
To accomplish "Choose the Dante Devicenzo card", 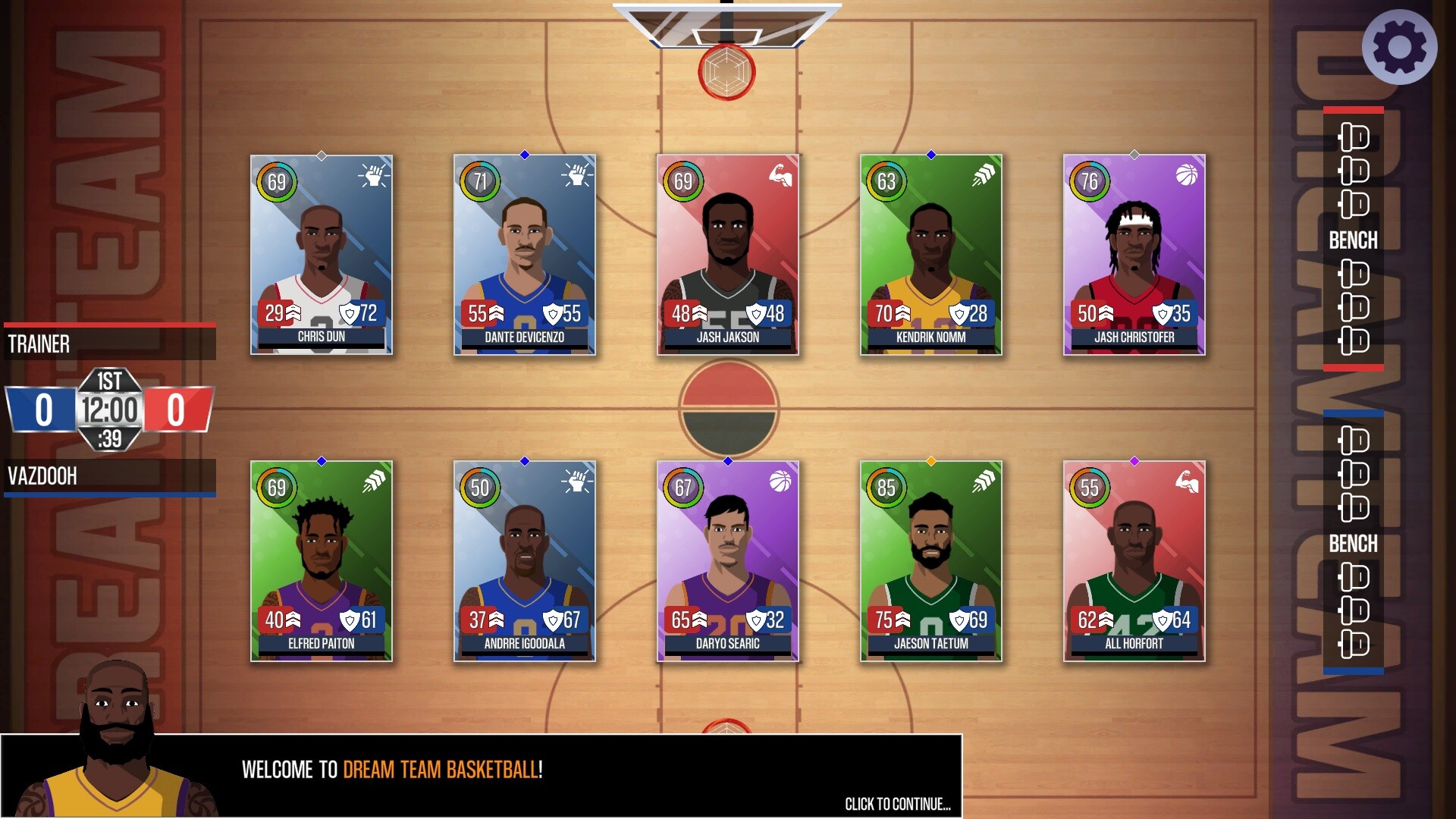I will click(525, 255).
